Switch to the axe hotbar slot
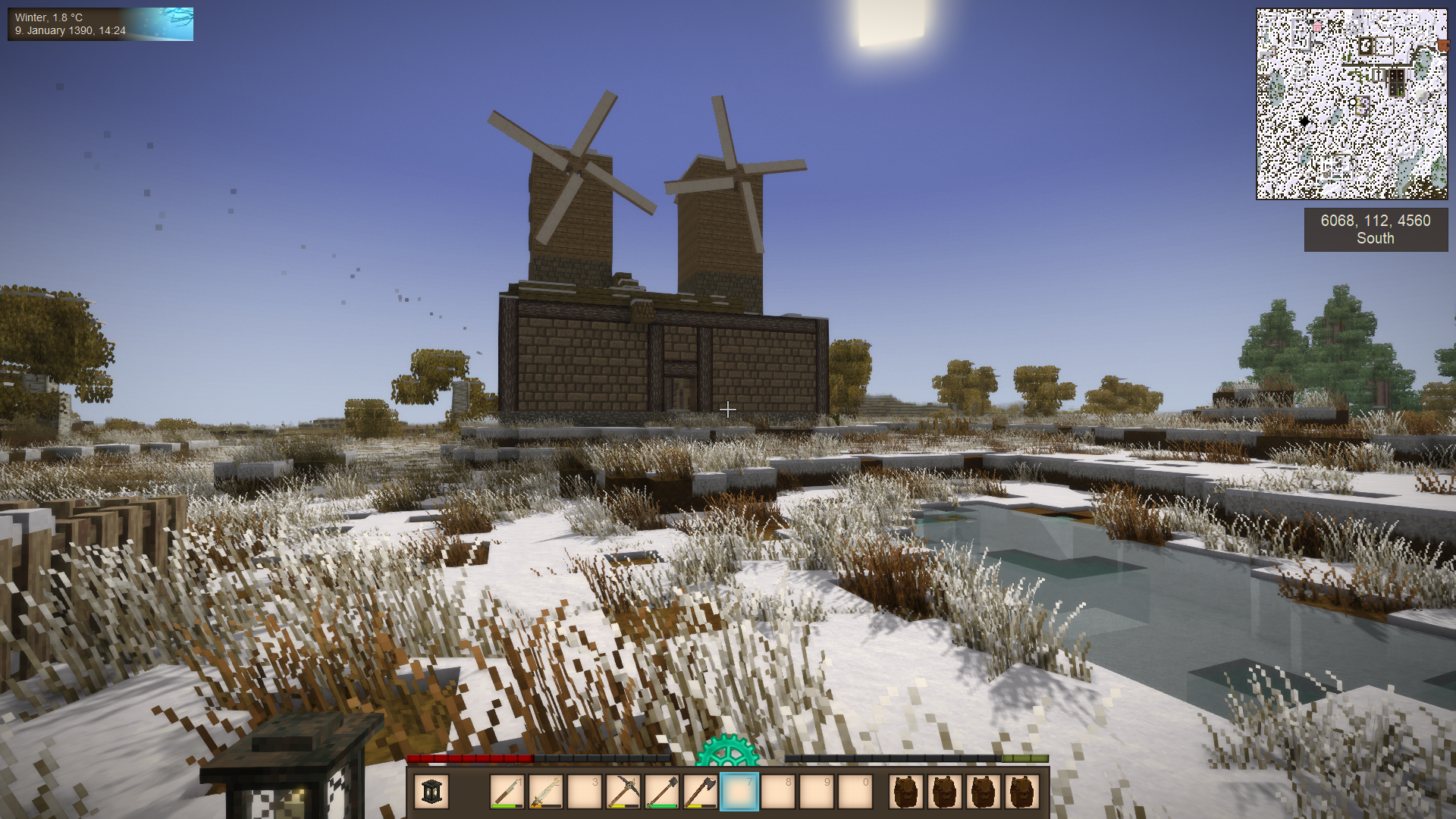The height and width of the screenshot is (819, 1456). click(x=701, y=792)
